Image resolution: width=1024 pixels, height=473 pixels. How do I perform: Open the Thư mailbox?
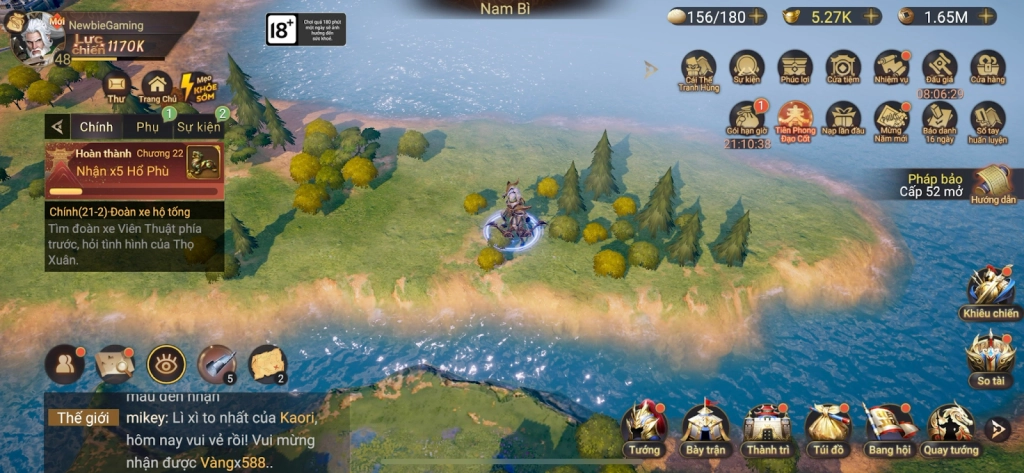tap(116, 88)
